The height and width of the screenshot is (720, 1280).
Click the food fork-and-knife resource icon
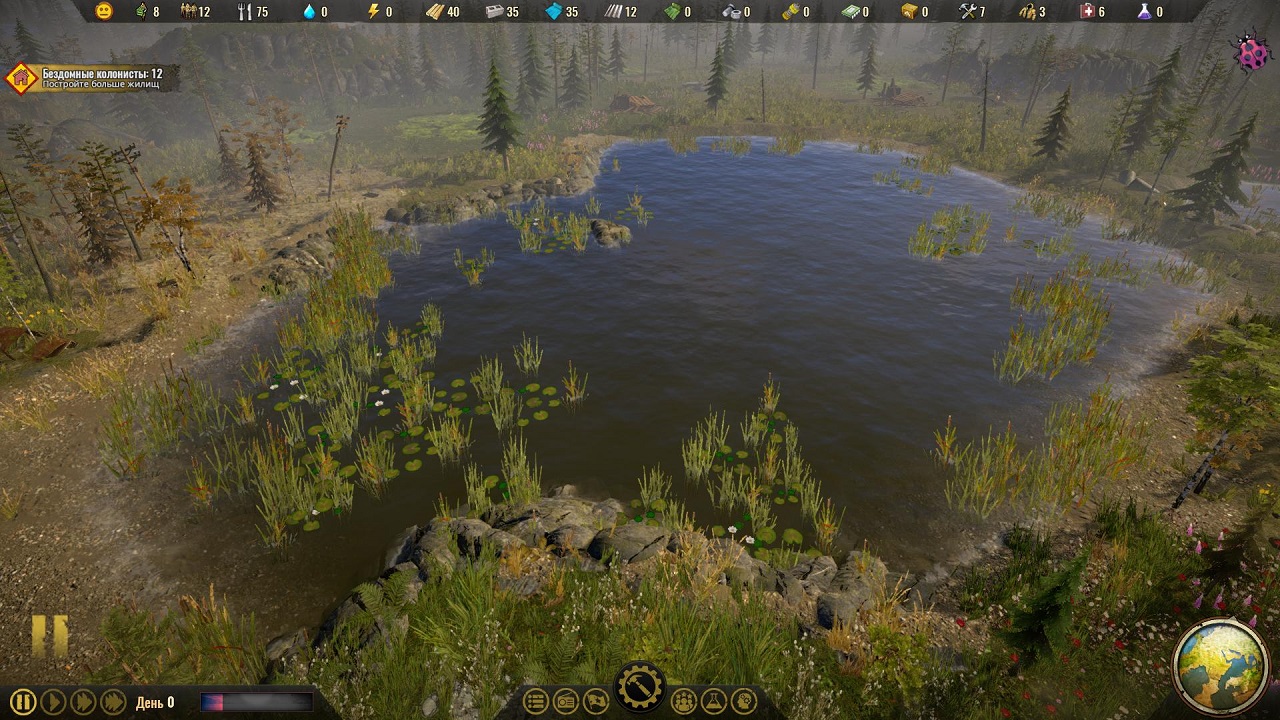point(244,12)
